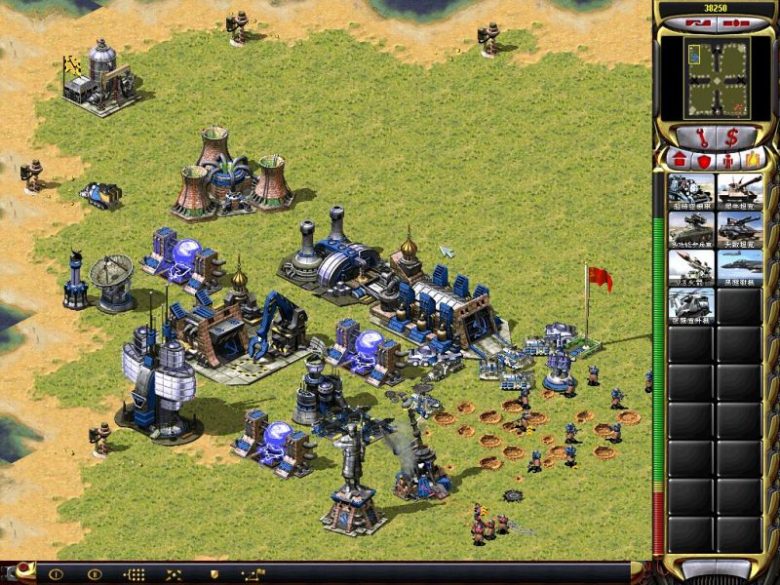Image resolution: width=780 pixels, height=585 pixels.
Task: Build an Apocalypse Tank
Action: coord(740,229)
